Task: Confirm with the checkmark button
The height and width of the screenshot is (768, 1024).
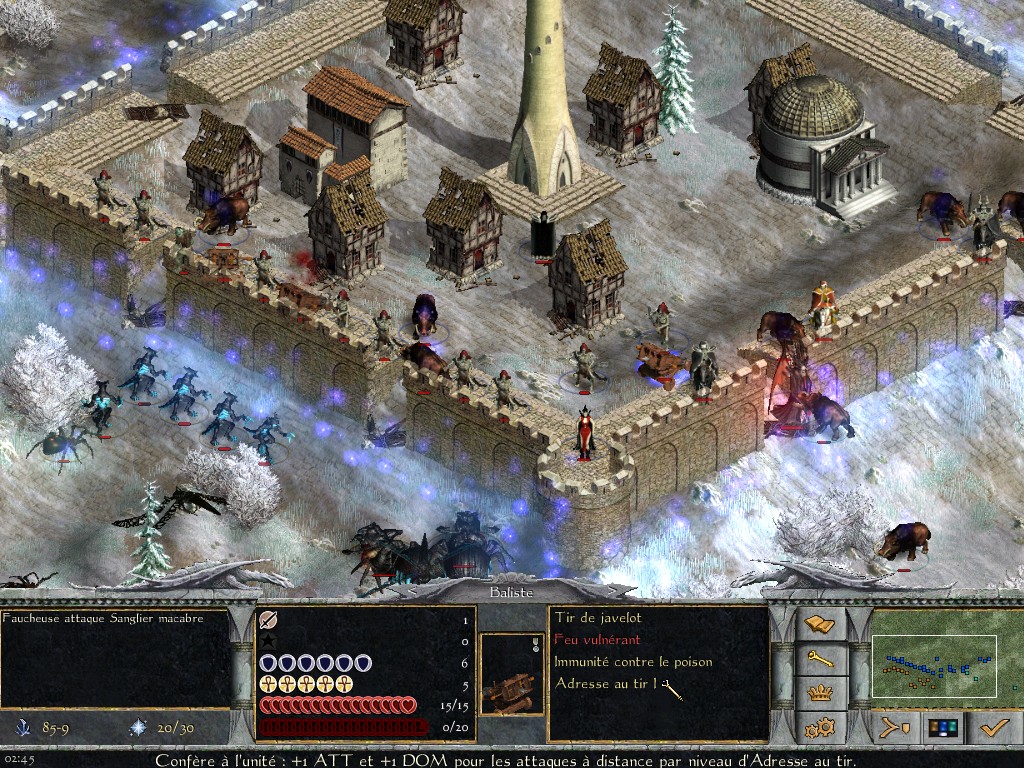Action: point(993,727)
